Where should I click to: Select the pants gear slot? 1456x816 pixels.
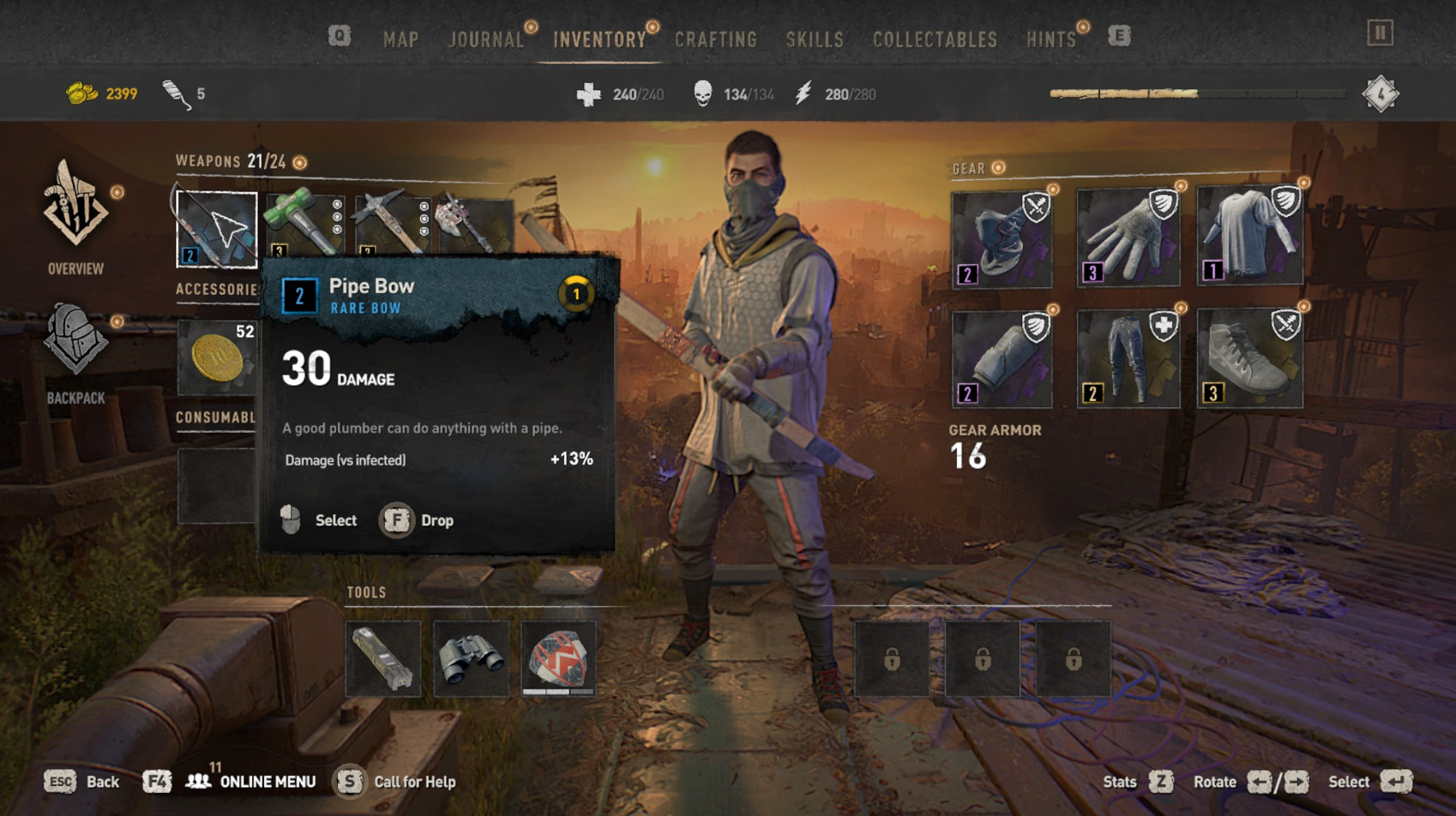pyautogui.click(x=1128, y=359)
